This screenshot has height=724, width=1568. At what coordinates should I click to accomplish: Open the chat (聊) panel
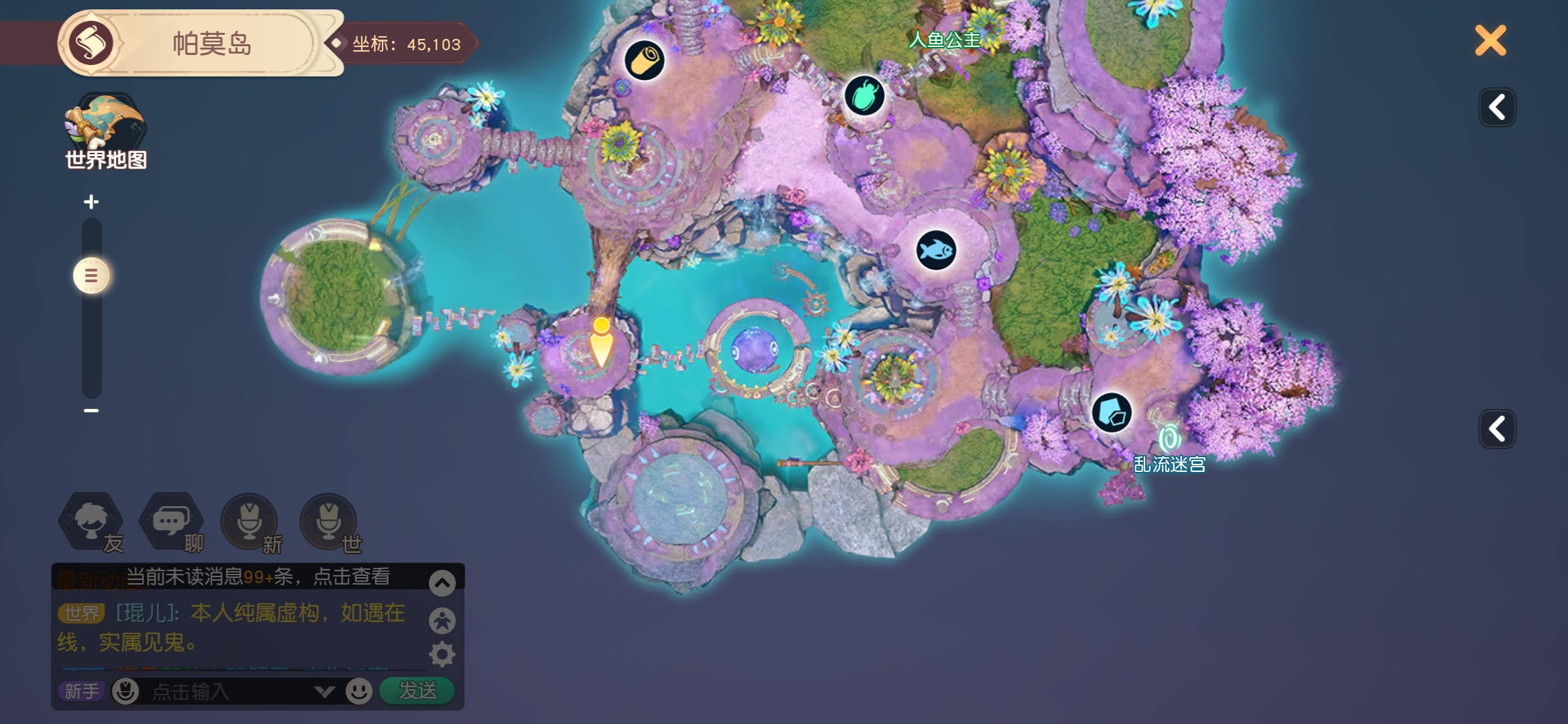tap(171, 522)
